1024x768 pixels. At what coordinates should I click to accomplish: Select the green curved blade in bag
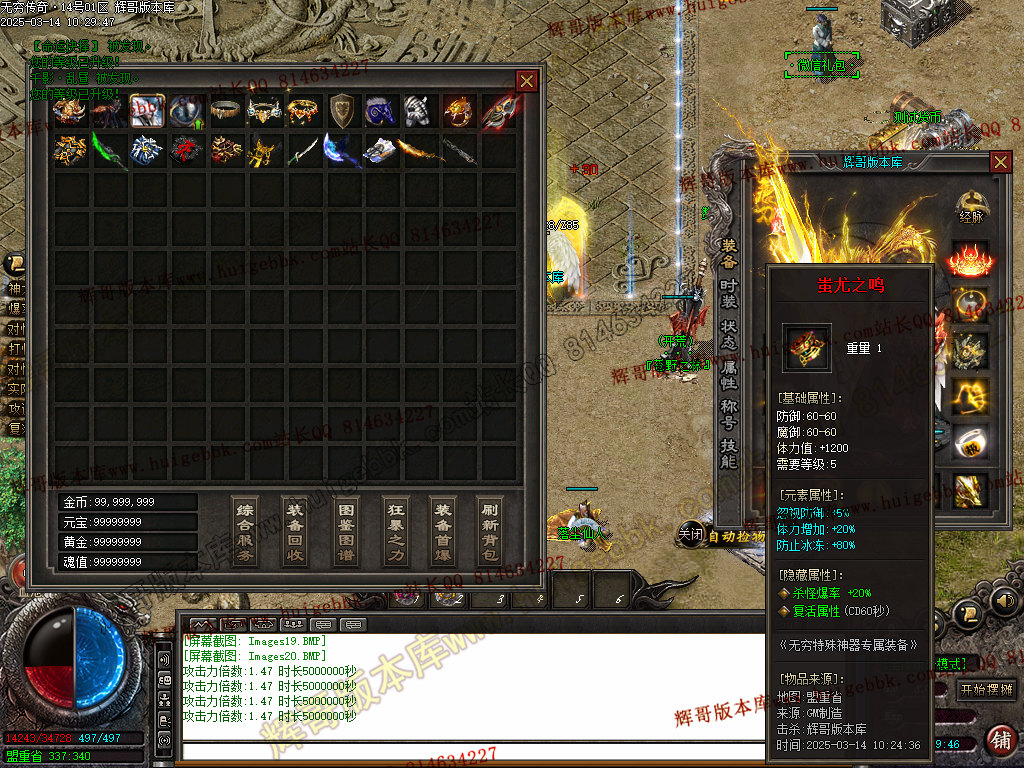[x=108, y=150]
